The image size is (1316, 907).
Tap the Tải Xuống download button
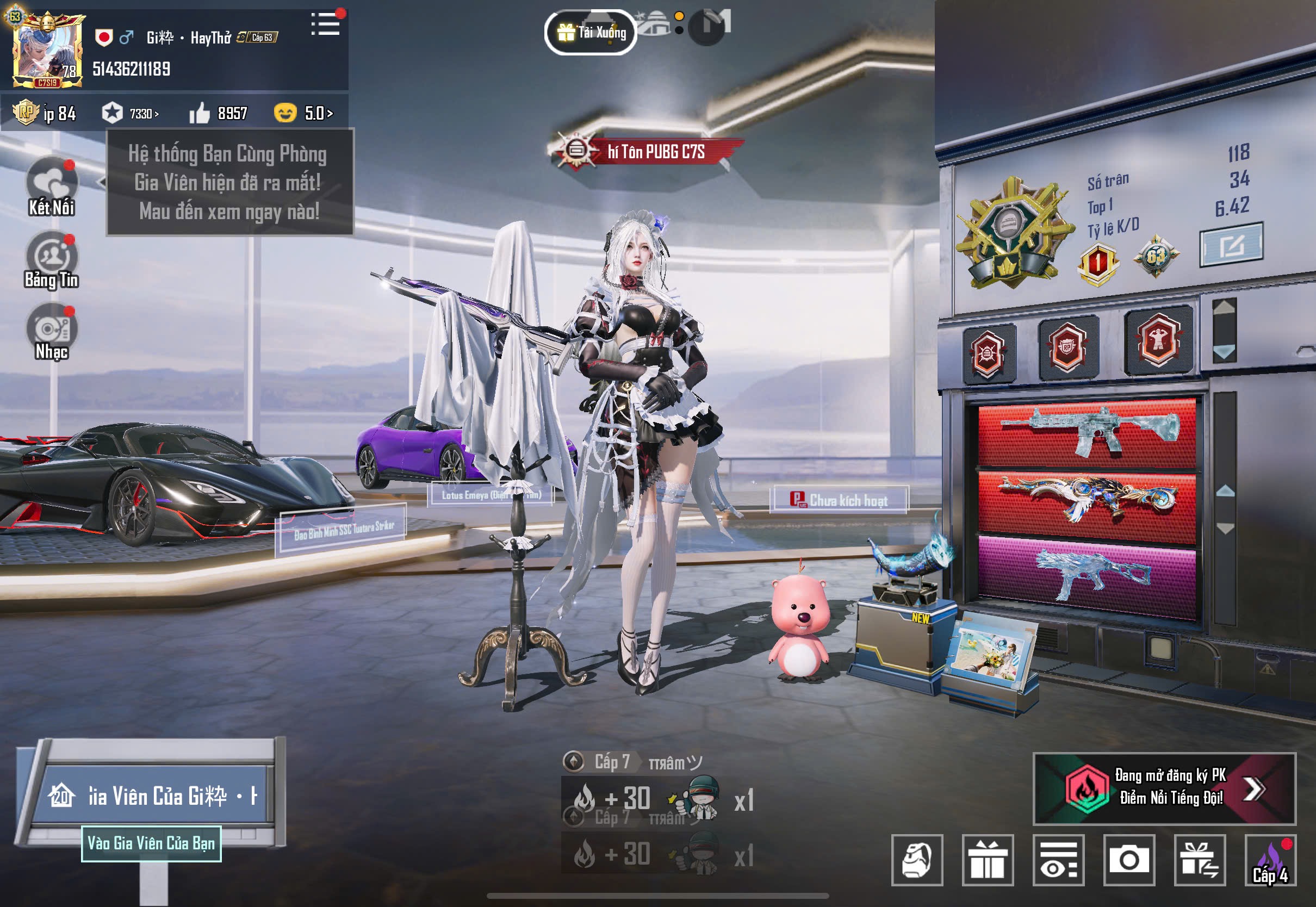pyautogui.click(x=591, y=33)
